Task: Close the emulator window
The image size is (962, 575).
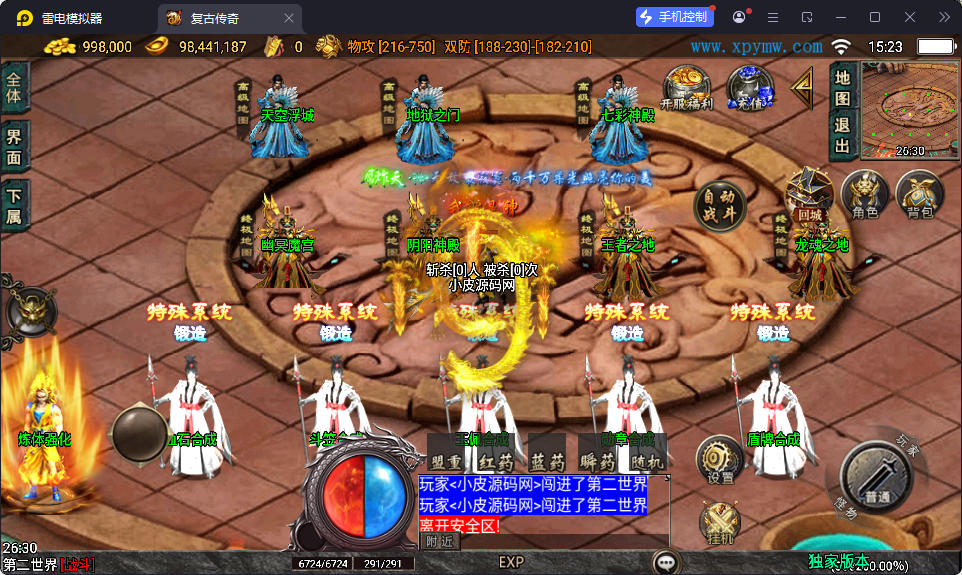Action: click(x=909, y=17)
